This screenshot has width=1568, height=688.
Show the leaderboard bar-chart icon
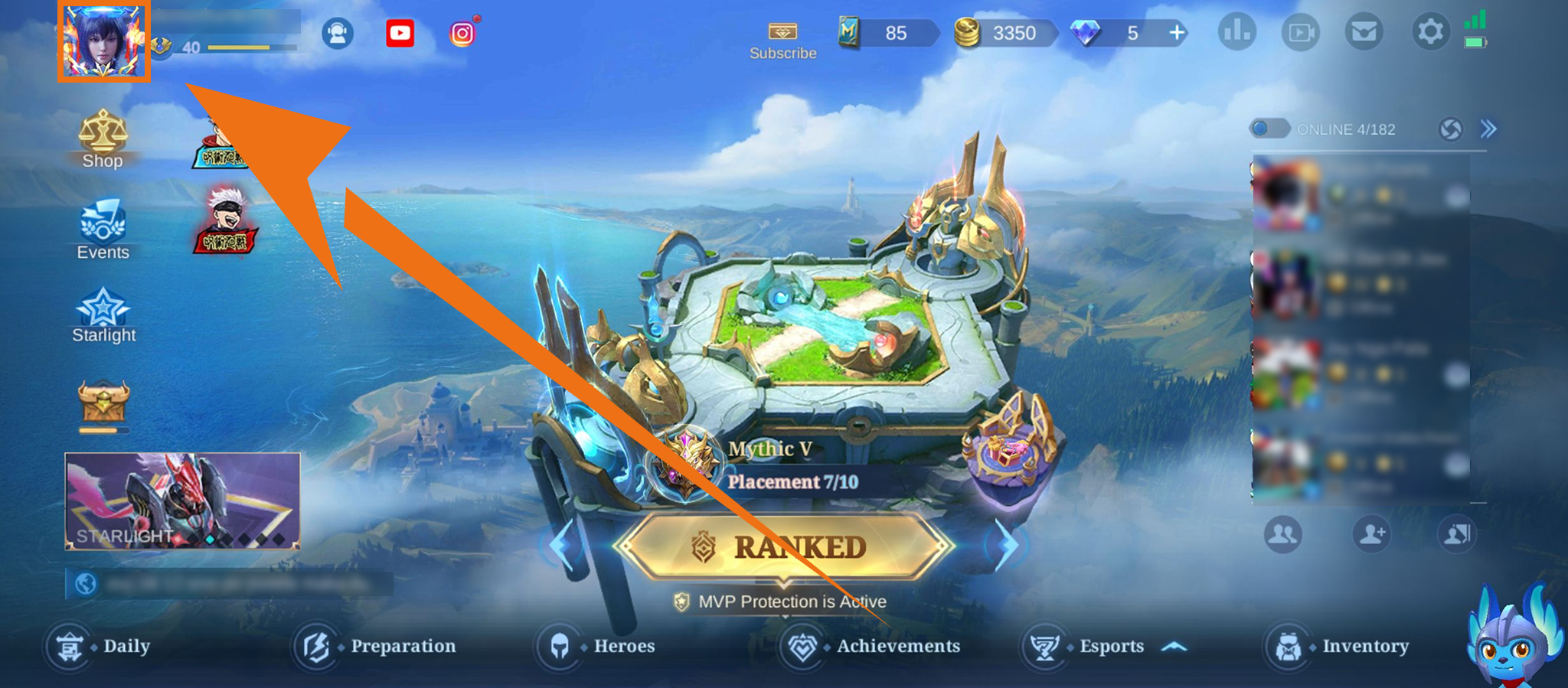1236,32
